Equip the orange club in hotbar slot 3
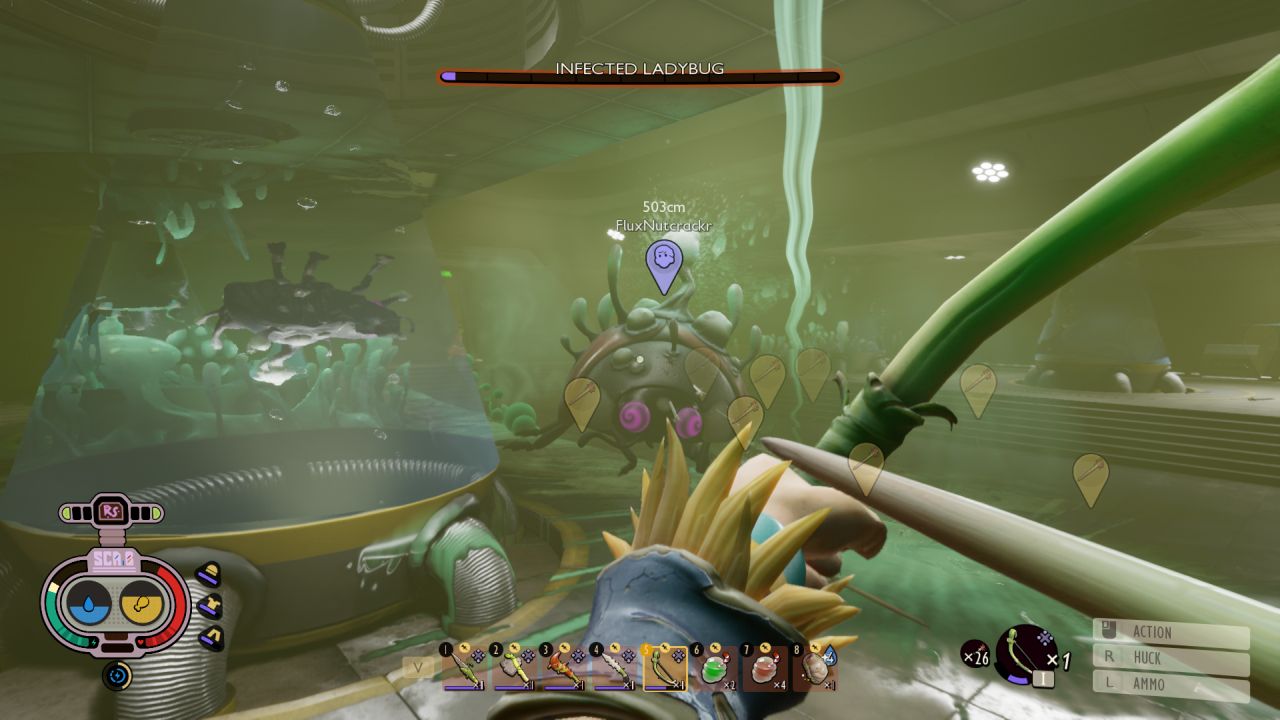 pyautogui.click(x=563, y=667)
